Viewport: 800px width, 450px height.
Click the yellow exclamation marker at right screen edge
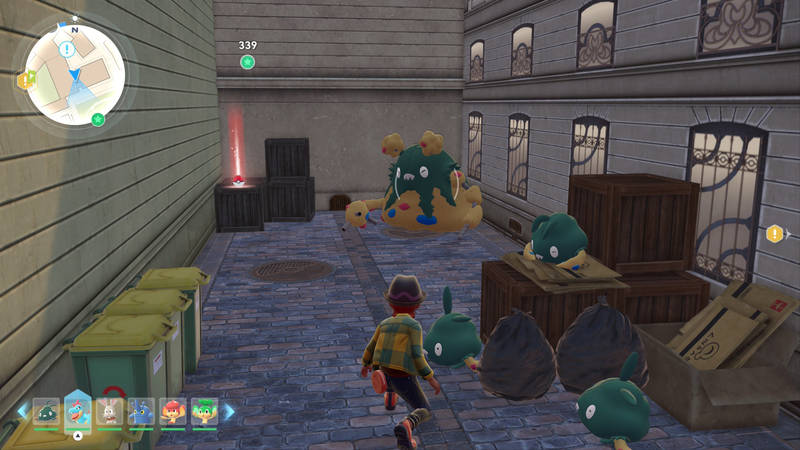pos(774,234)
